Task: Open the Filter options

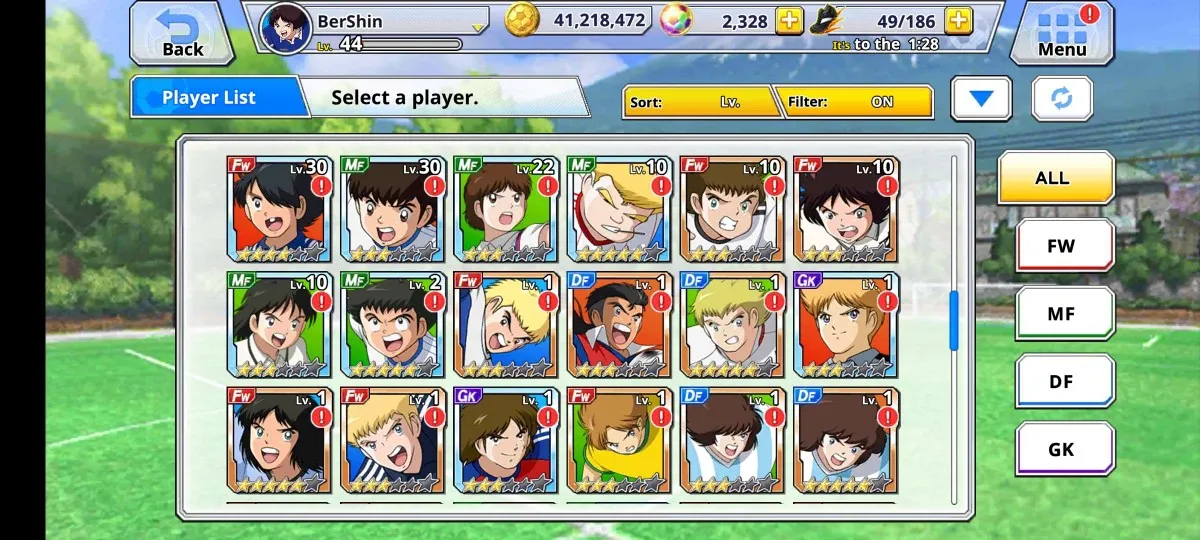Action: tap(857, 102)
